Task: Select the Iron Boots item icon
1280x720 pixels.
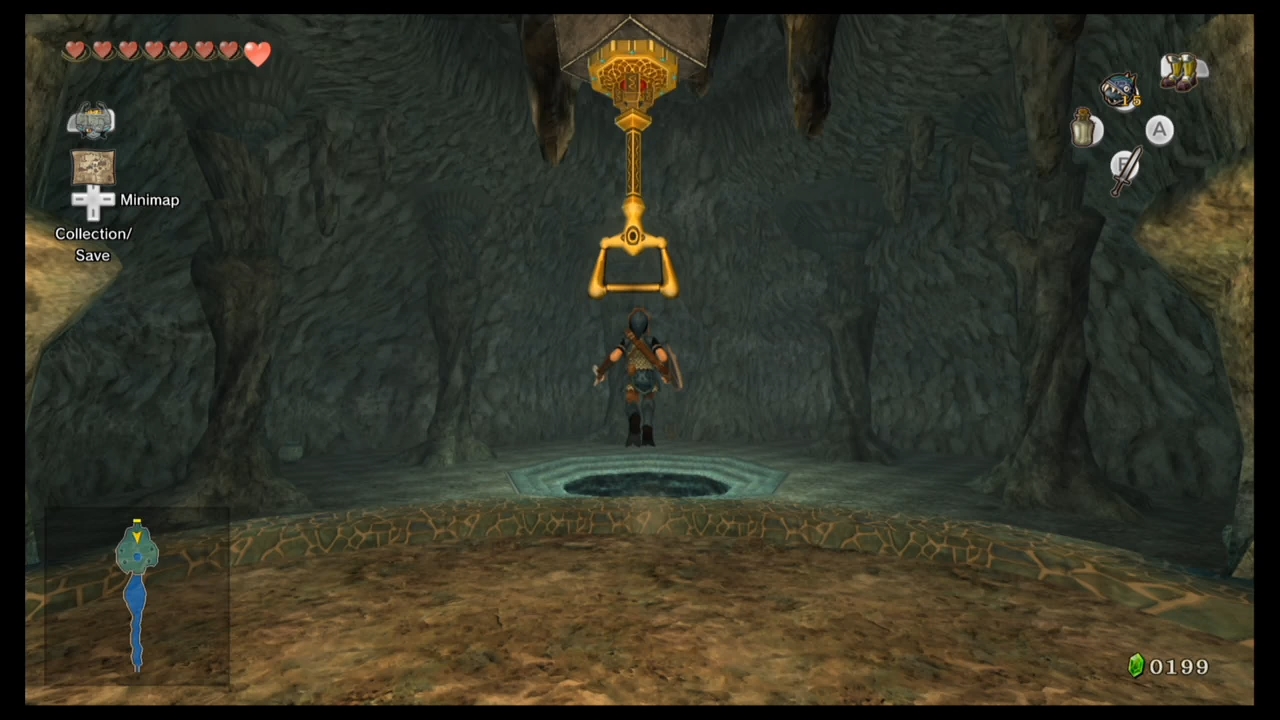Action: (1183, 73)
